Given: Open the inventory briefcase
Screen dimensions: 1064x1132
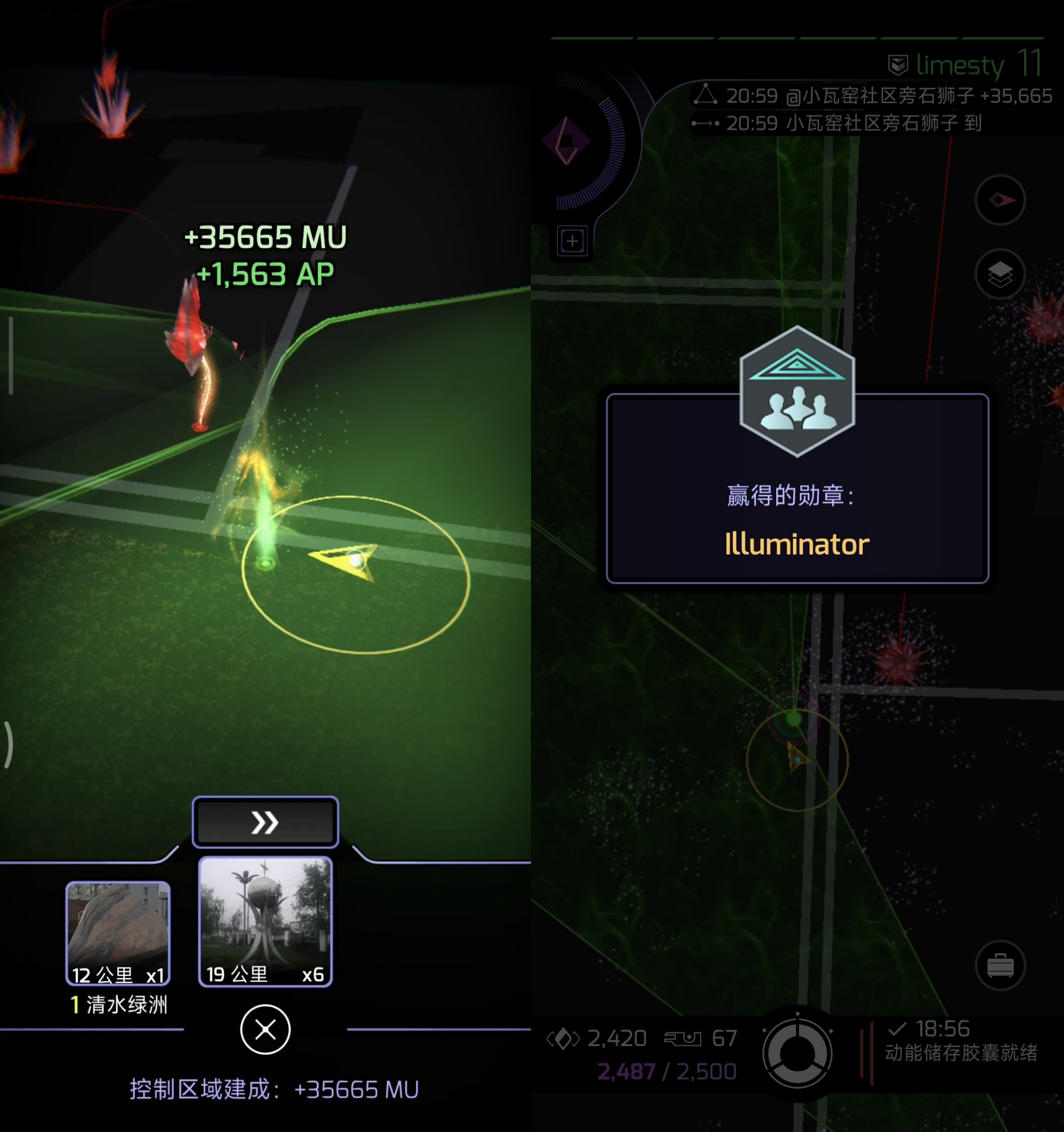Looking at the screenshot, I should pyautogui.click(x=1000, y=966).
